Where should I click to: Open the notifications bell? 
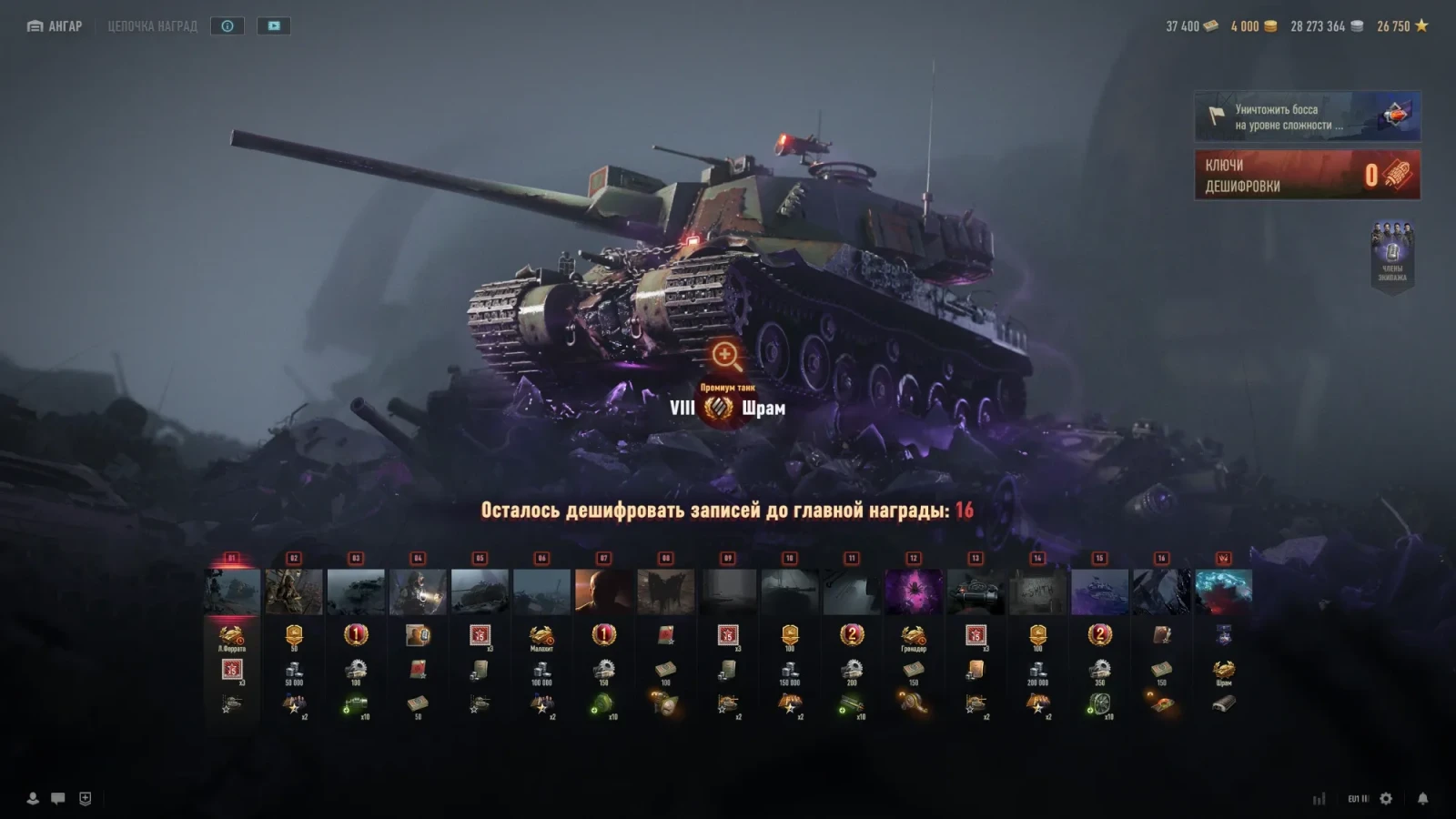[1422, 798]
